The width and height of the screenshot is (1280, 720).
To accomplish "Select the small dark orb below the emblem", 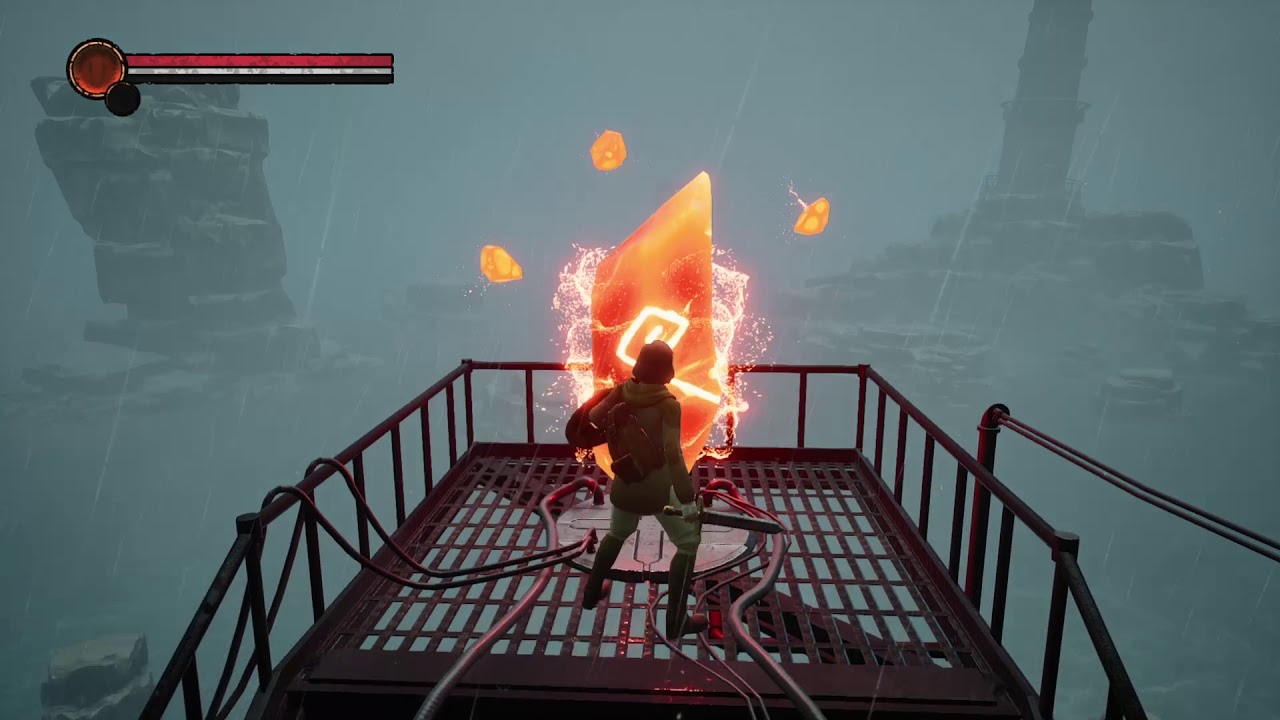I will pyautogui.click(x=122, y=99).
